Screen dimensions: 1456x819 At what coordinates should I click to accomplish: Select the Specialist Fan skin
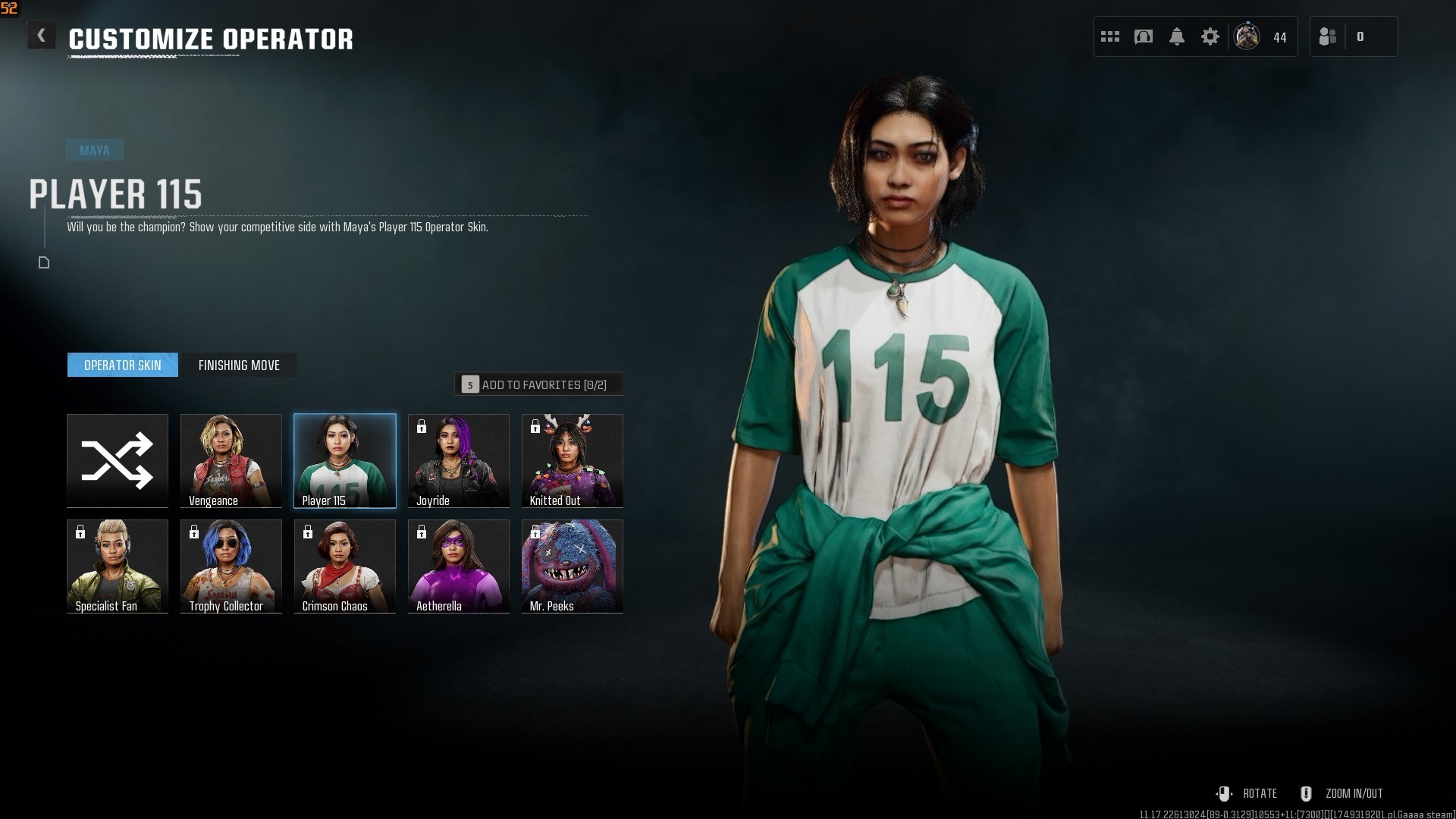coord(118,566)
